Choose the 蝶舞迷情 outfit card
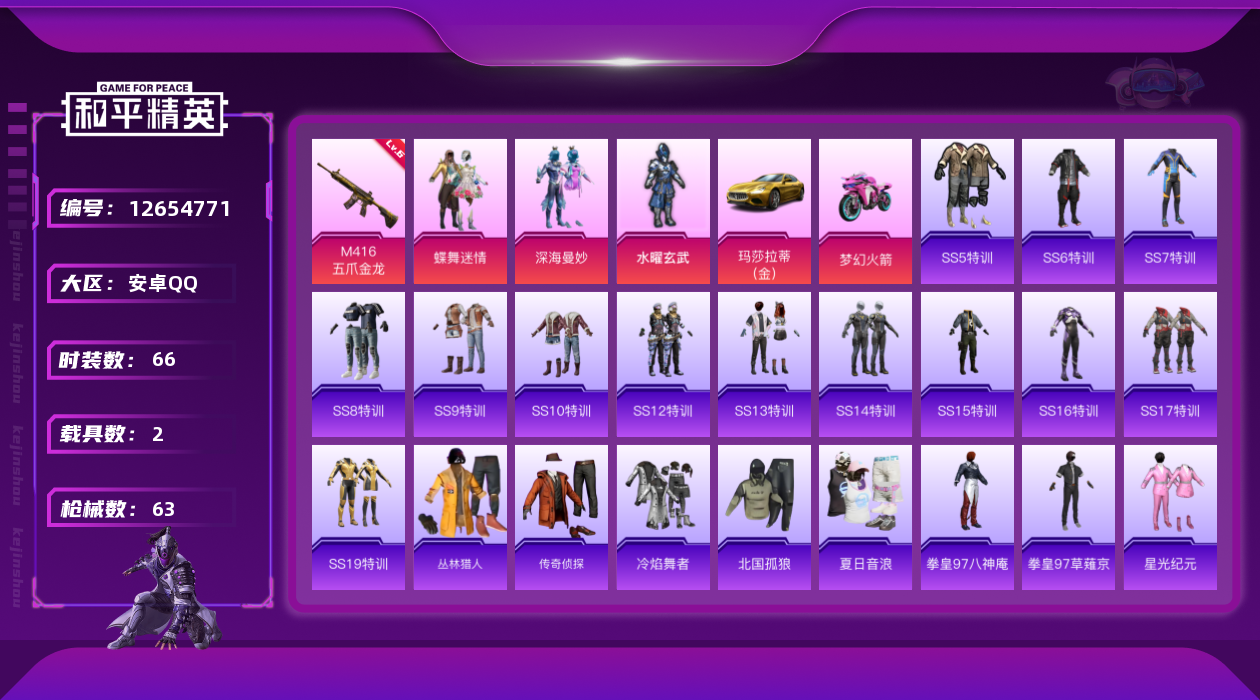Screen dimensions: 1260x700 460,211
